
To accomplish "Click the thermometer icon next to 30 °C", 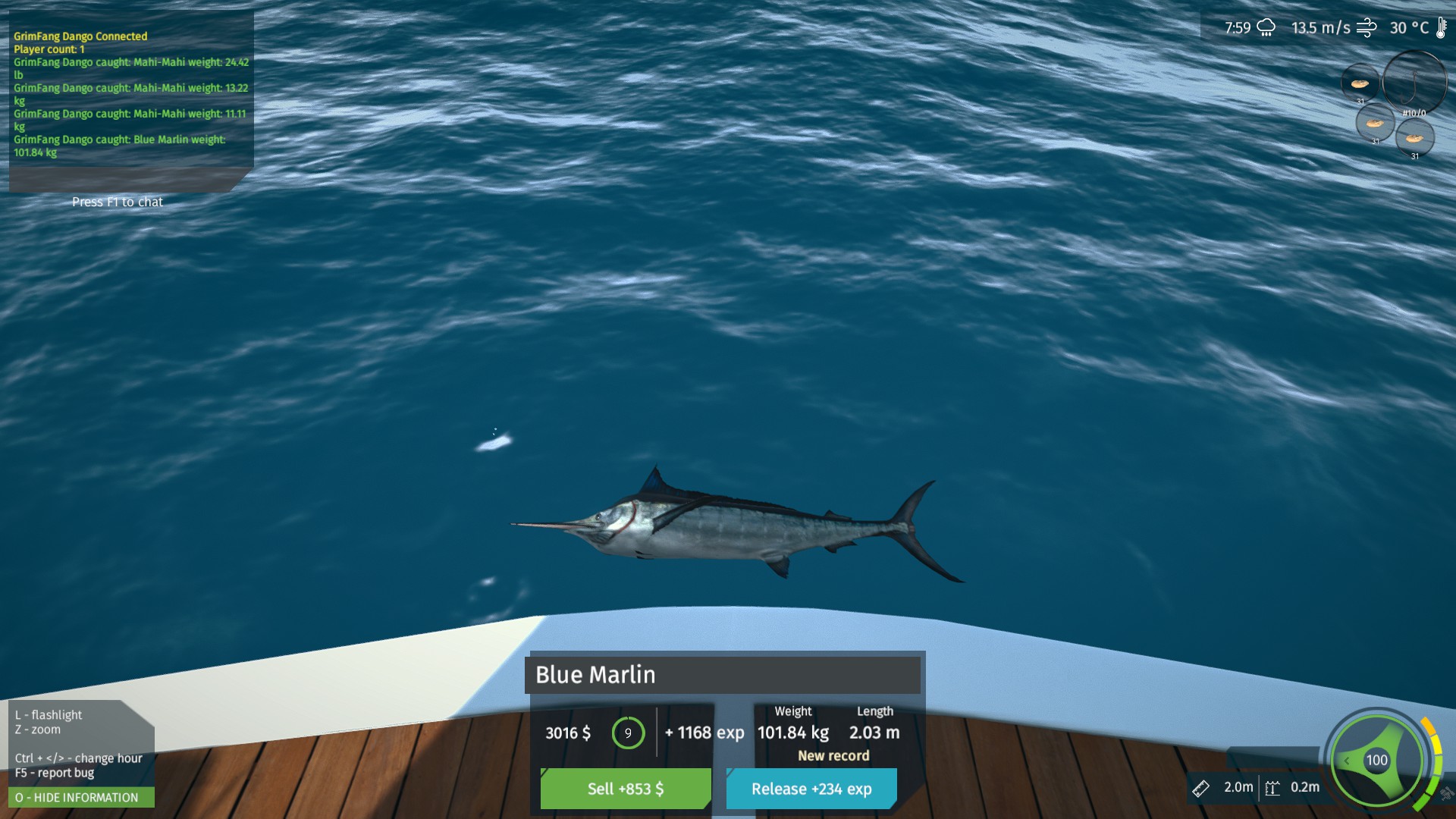I will pos(1440,28).
